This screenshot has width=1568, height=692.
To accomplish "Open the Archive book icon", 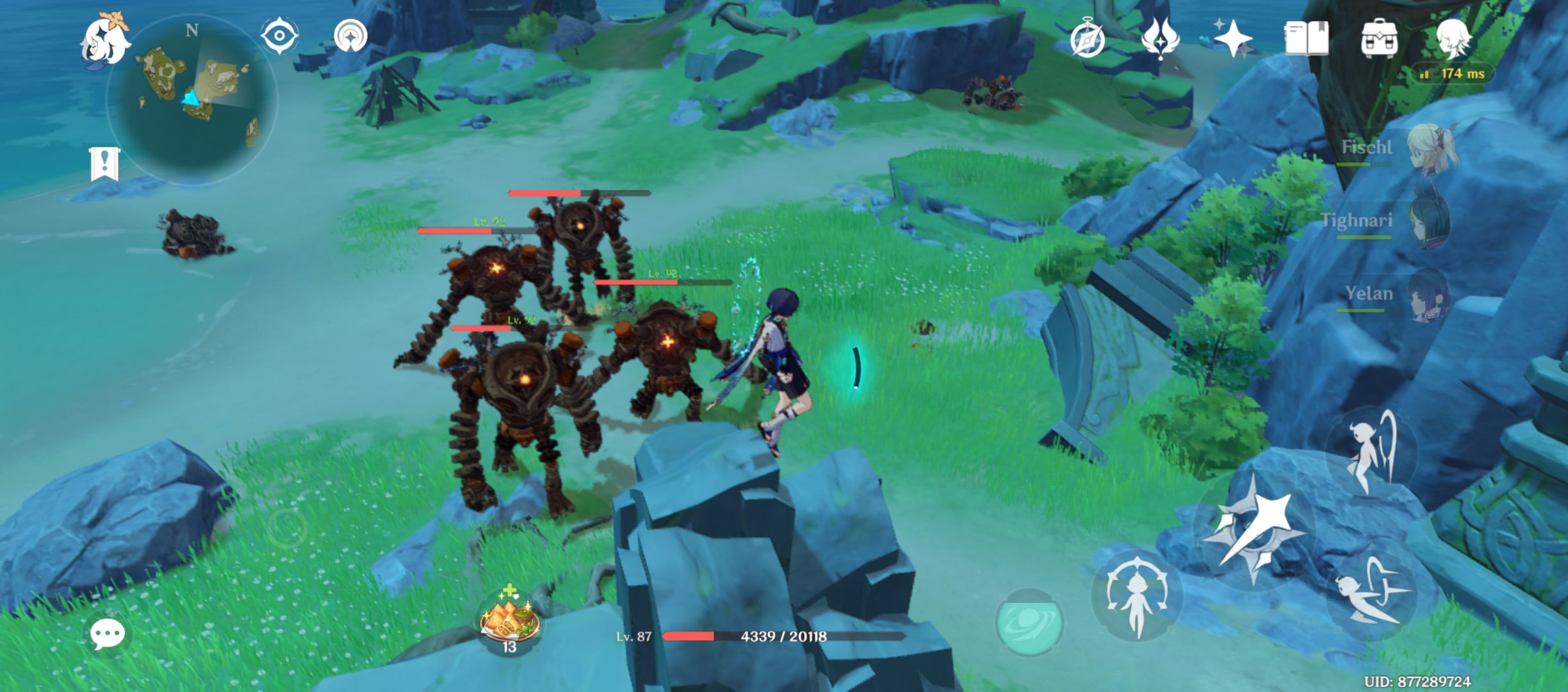I will [1308, 38].
